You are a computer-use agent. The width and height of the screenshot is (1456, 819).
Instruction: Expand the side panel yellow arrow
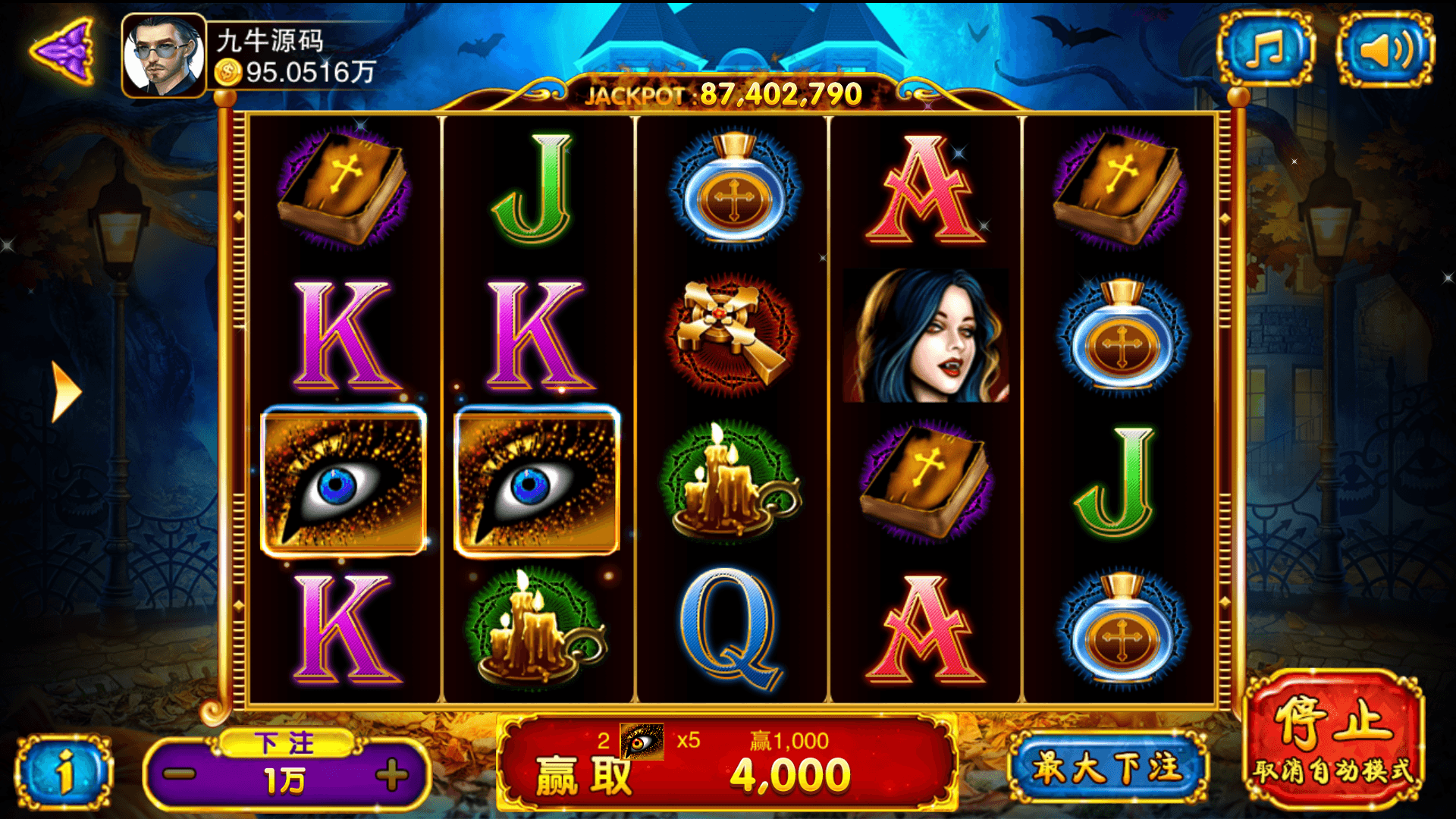(65, 391)
